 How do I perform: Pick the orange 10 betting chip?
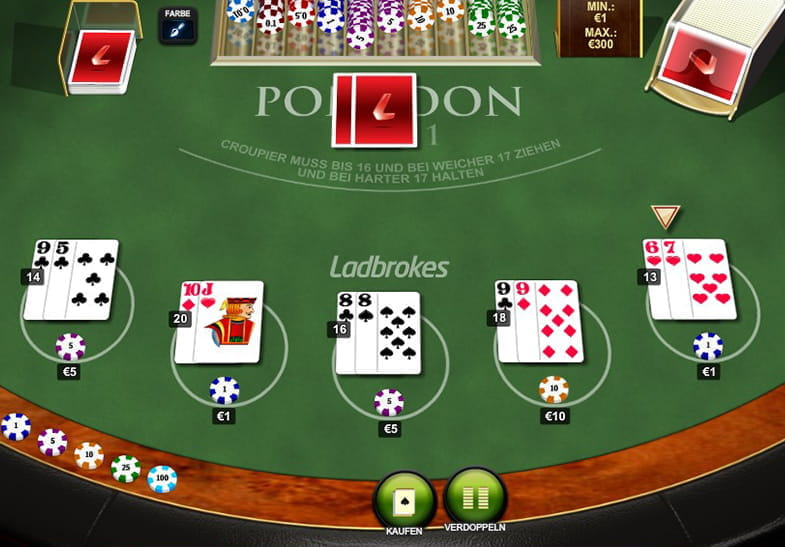click(x=89, y=455)
